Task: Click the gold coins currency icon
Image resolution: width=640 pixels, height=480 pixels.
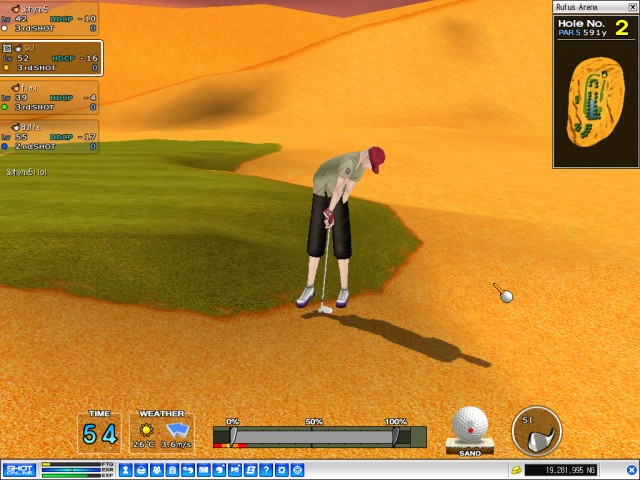Action: tap(516, 470)
